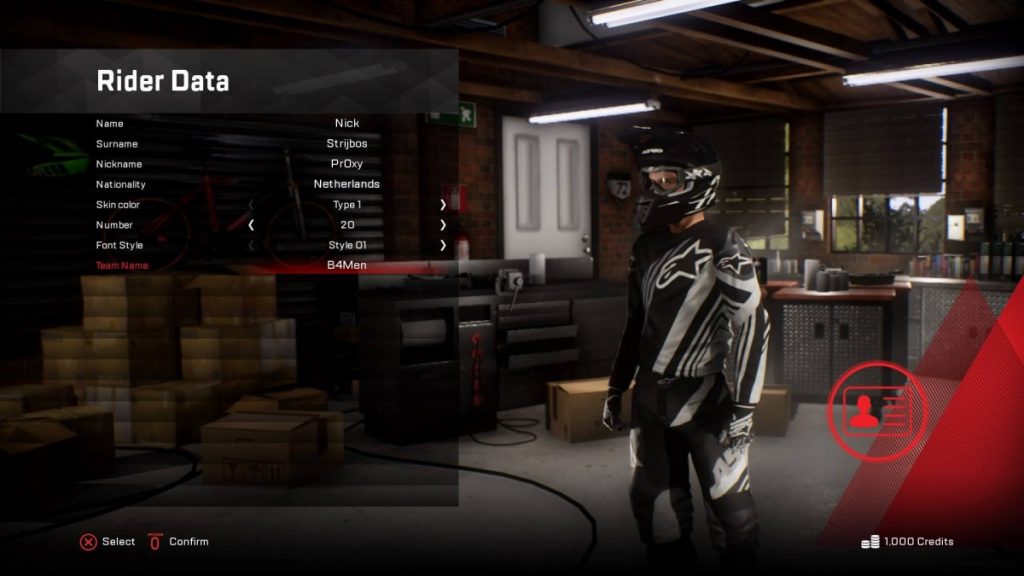Image resolution: width=1024 pixels, height=576 pixels.
Task: Advance Font Style to the next style
Action: [443, 245]
